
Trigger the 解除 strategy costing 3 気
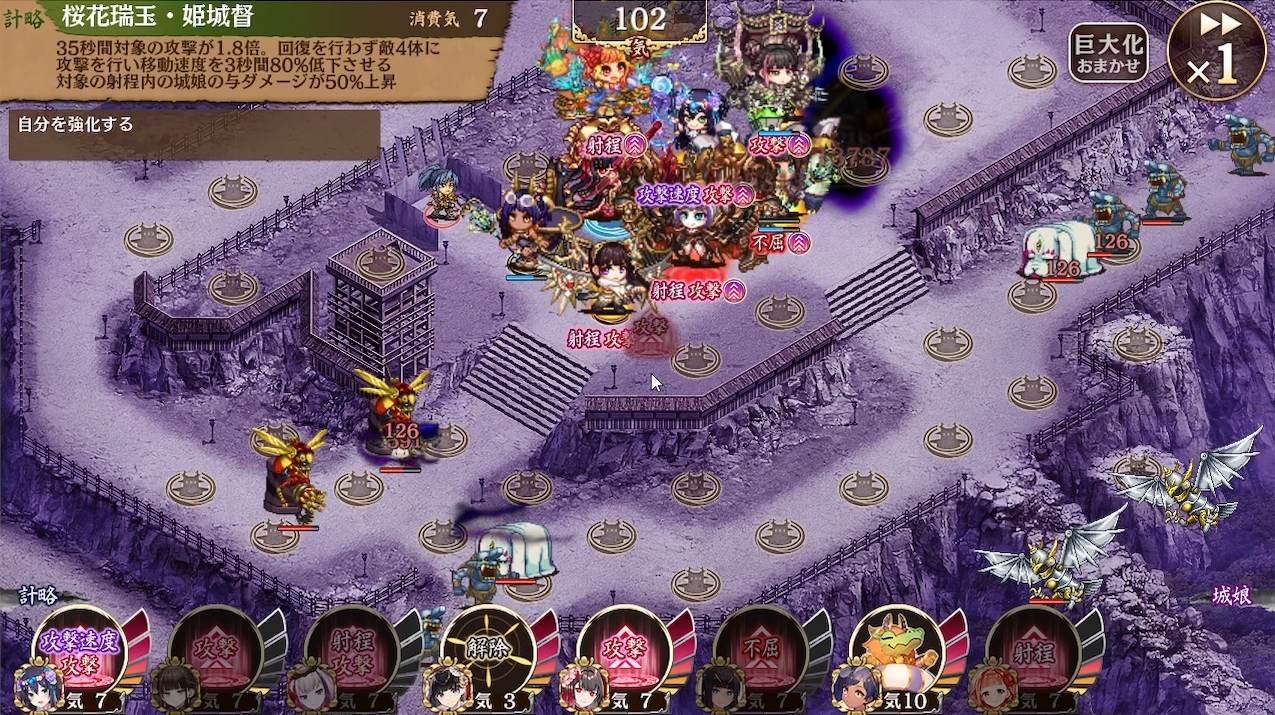click(x=486, y=650)
